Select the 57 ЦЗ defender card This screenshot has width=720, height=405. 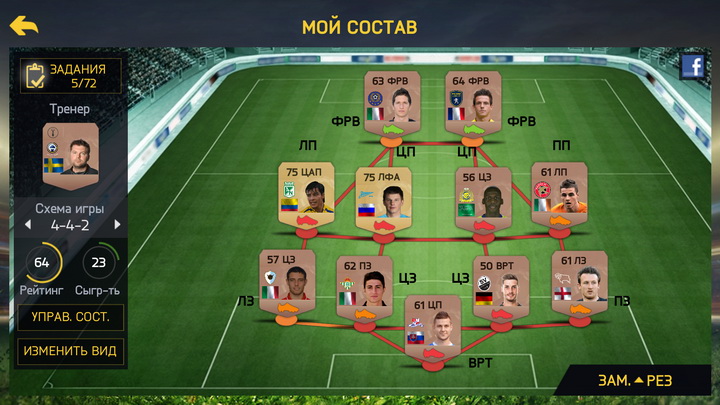(x=287, y=281)
